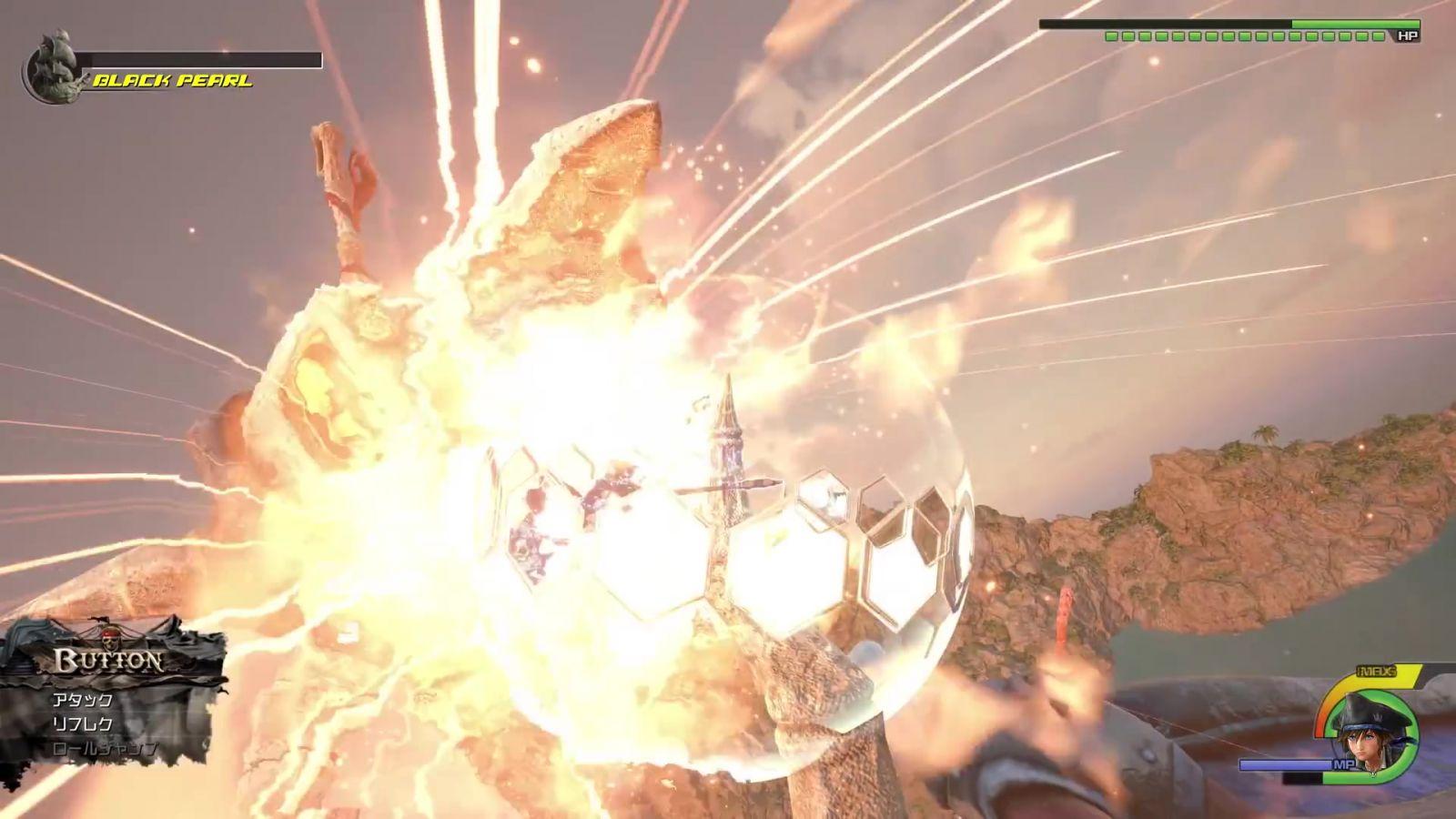Click the BUTTON command menu header
The width and height of the screenshot is (1456, 819).
(x=109, y=660)
